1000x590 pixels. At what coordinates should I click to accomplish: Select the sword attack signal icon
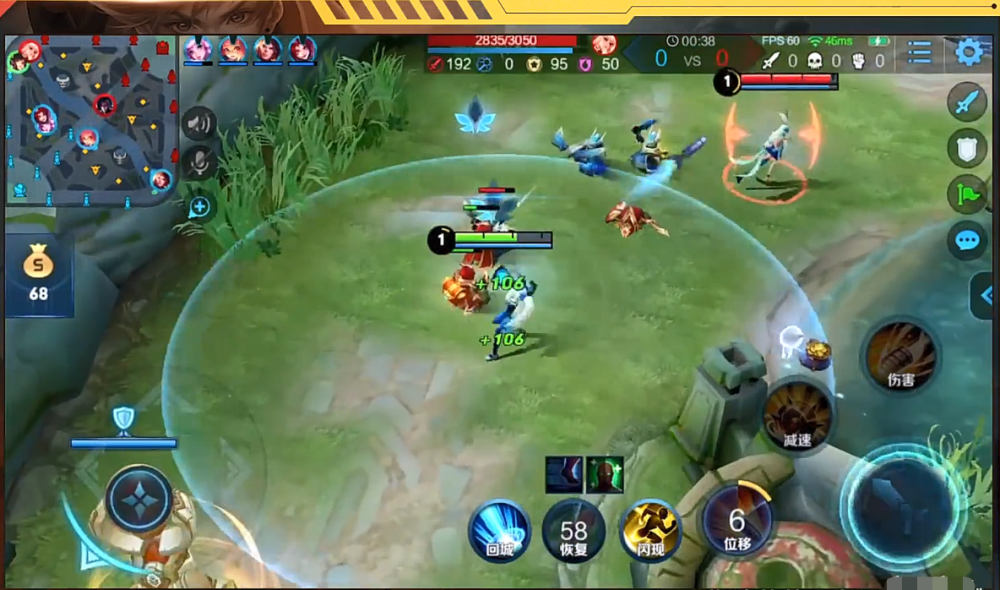tap(967, 102)
